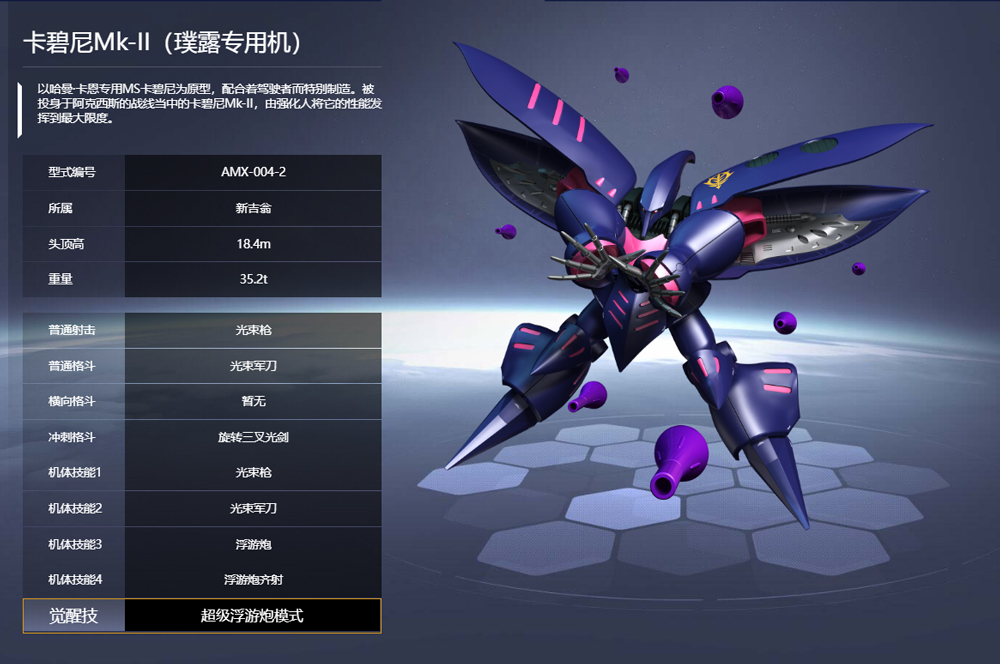Choose the 普通格斗 skill row
This screenshot has height=664, width=1000.
[x=202, y=366]
